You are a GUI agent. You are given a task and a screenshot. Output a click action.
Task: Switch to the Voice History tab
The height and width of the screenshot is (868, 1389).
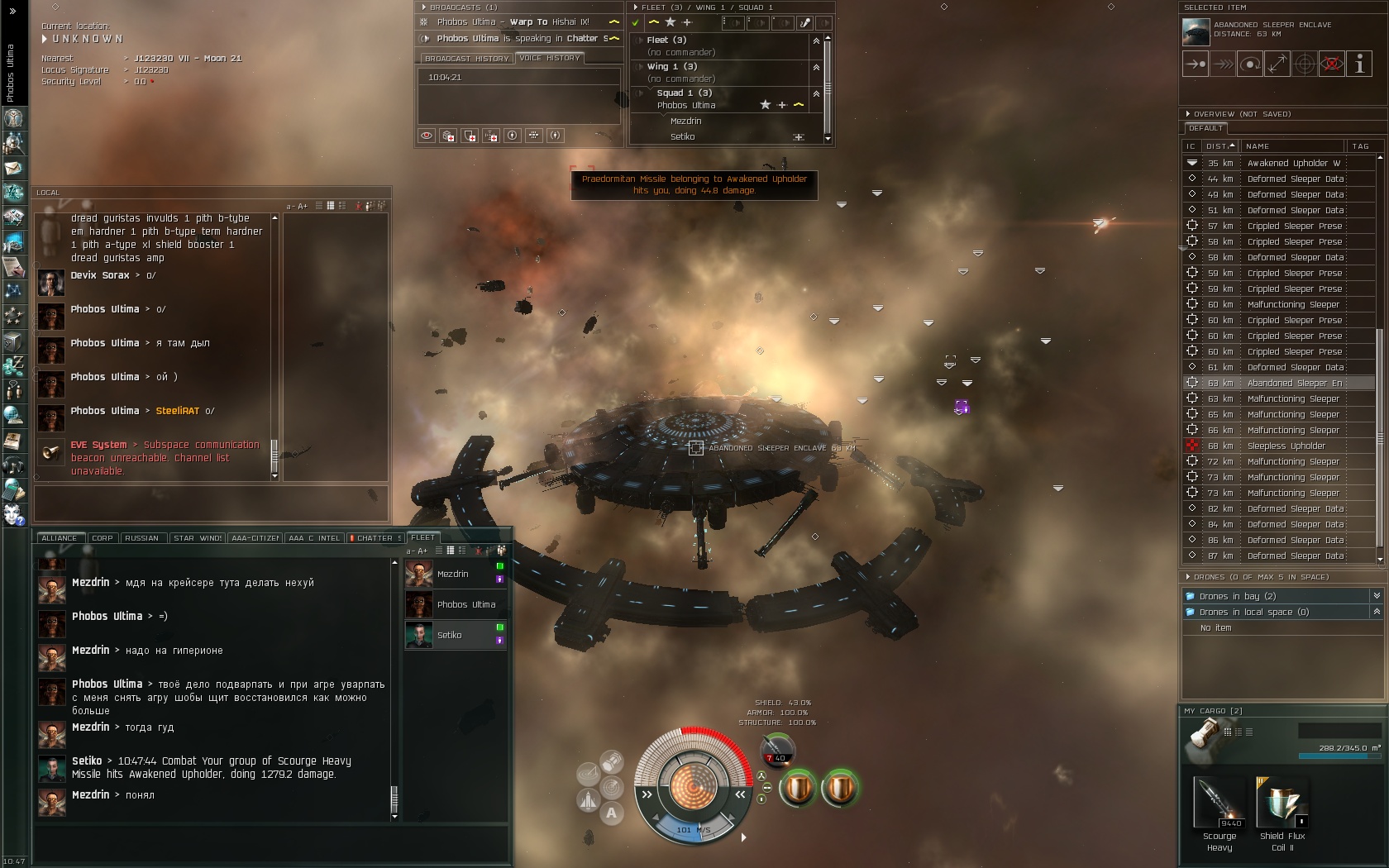click(x=550, y=58)
